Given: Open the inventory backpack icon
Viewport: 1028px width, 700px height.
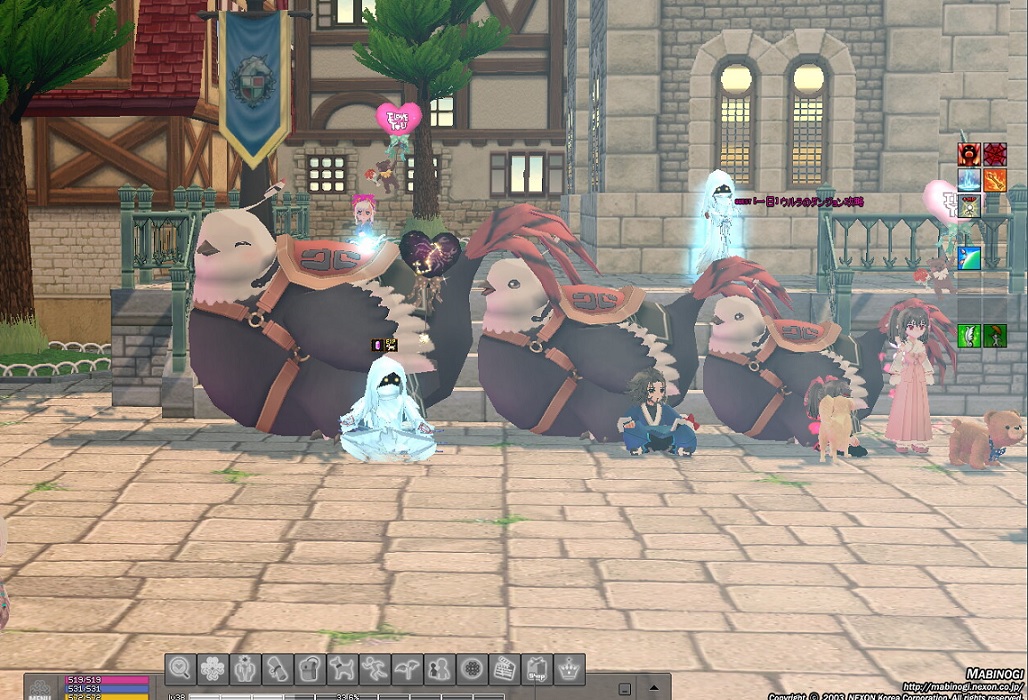Looking at the screenshot, I should (309, 667).
